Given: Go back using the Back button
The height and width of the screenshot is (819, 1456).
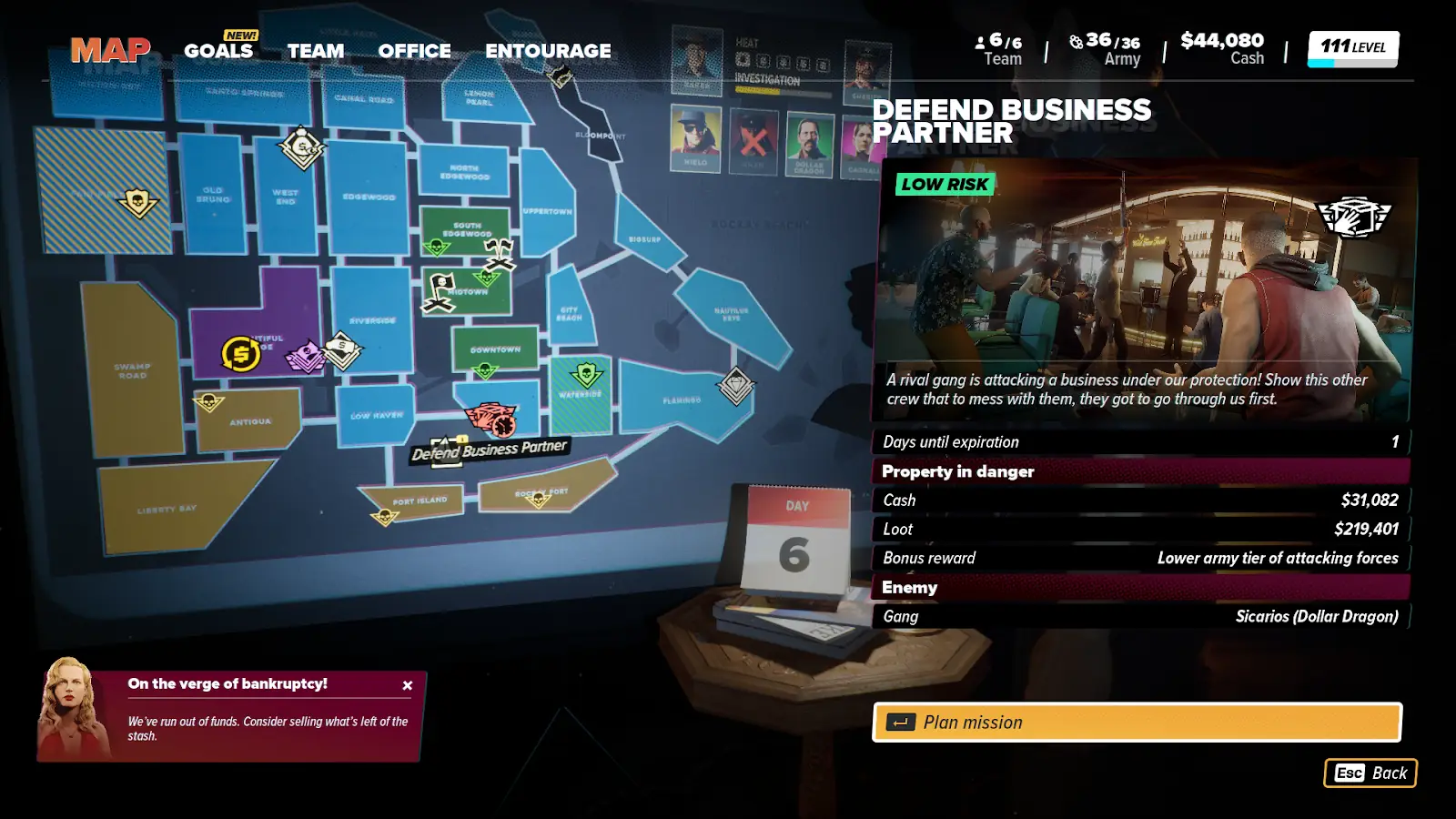Looking at the screenshot, I should click(1370, 773).
